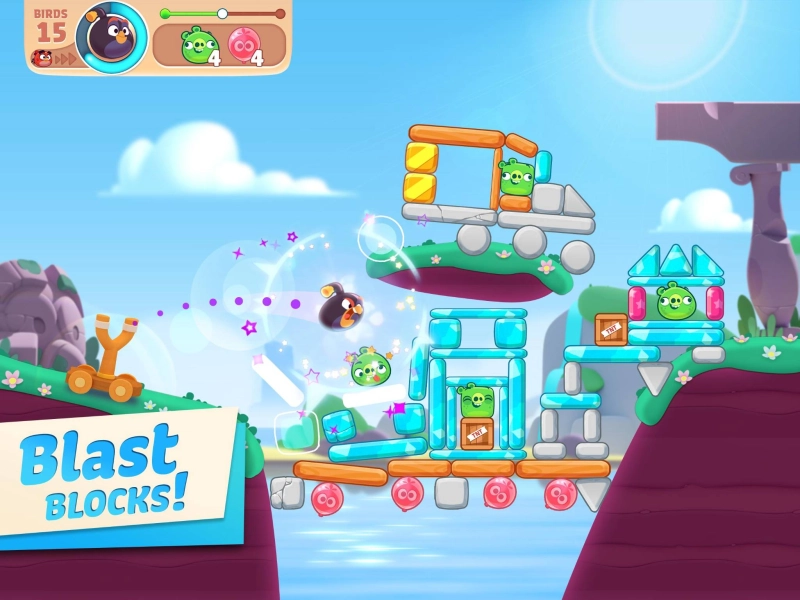Tap the Bomb bird portrait in the HUD
The width and height of the screenshot is (800, 600).
111,37
